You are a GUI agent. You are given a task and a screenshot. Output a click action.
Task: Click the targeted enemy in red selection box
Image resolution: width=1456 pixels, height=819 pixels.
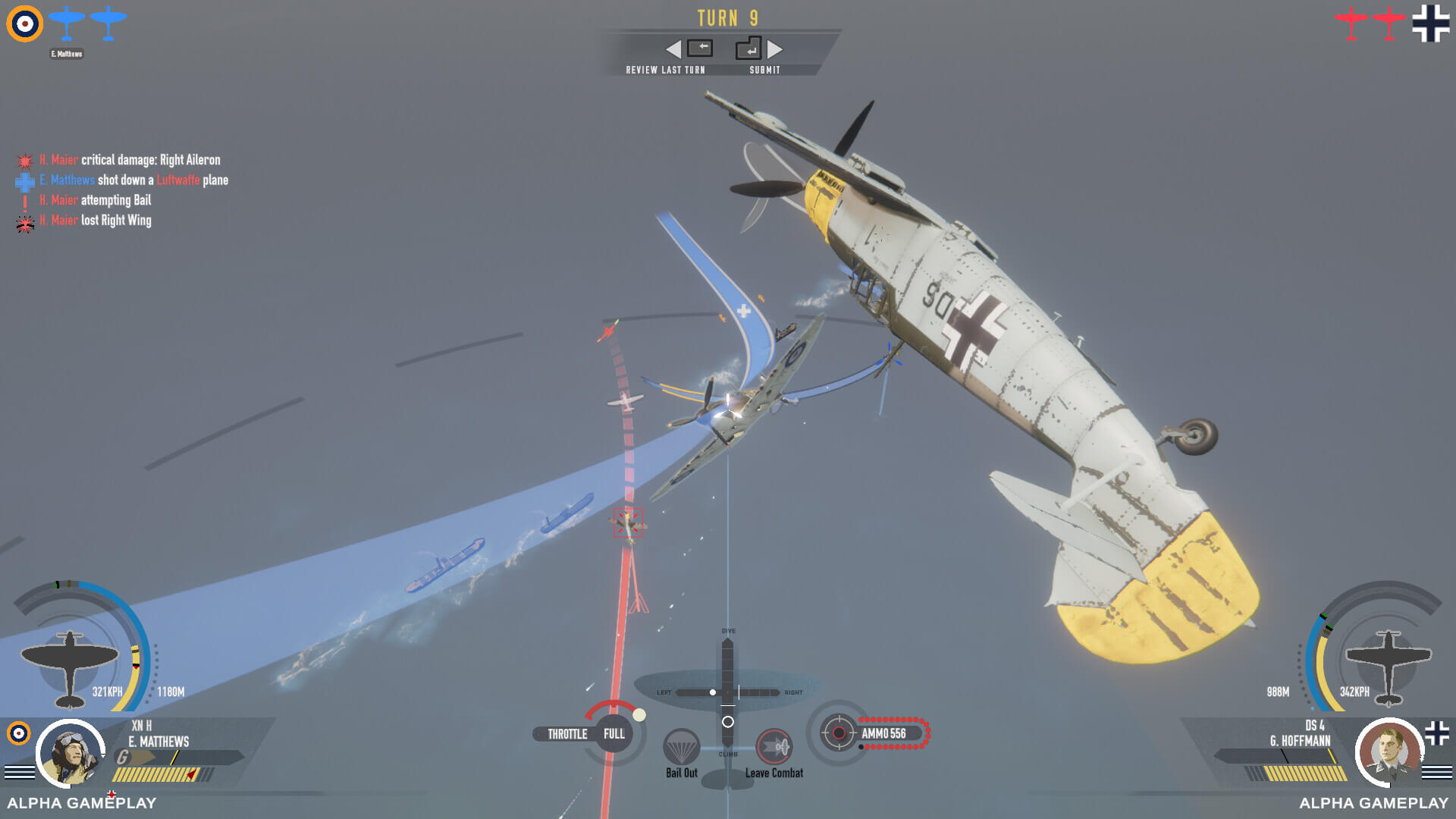pyautogui.click(x=626, y=522)
